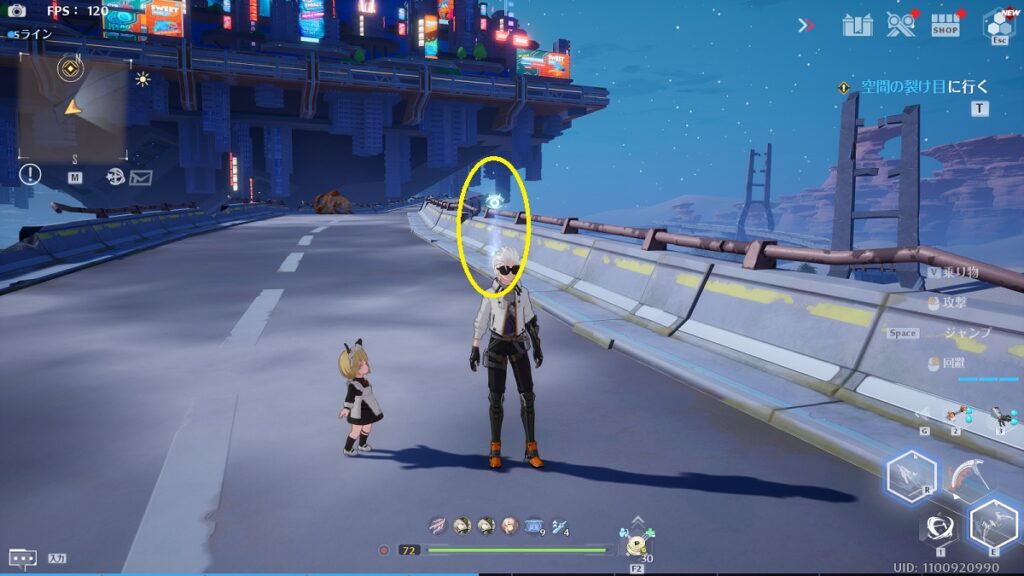The image size is (1024, 576).
Task: Open the globe icon beside the mail
Action: pos(115,177)
